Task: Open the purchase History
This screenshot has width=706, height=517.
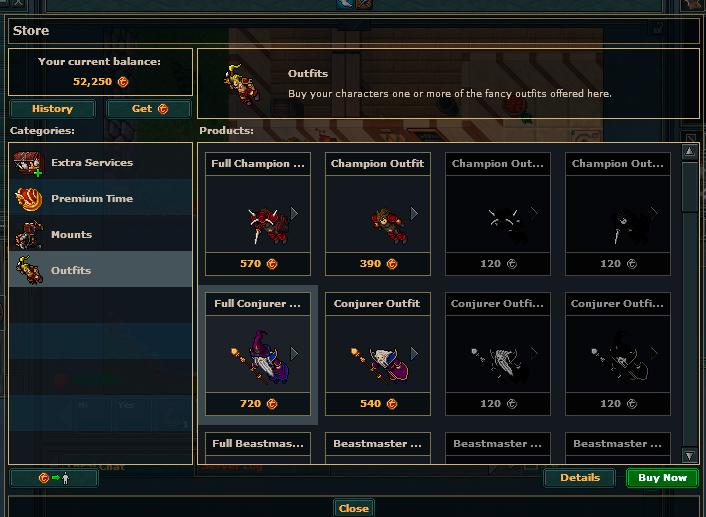Action: click(53, 109)
